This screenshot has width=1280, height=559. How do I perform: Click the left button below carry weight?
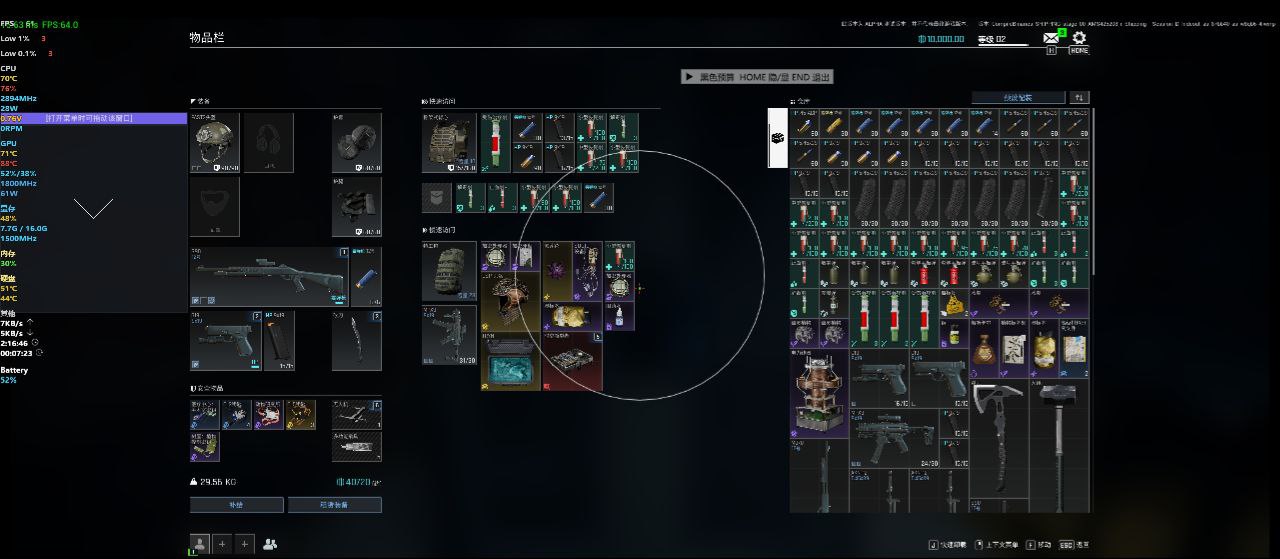tap(236, 505)
